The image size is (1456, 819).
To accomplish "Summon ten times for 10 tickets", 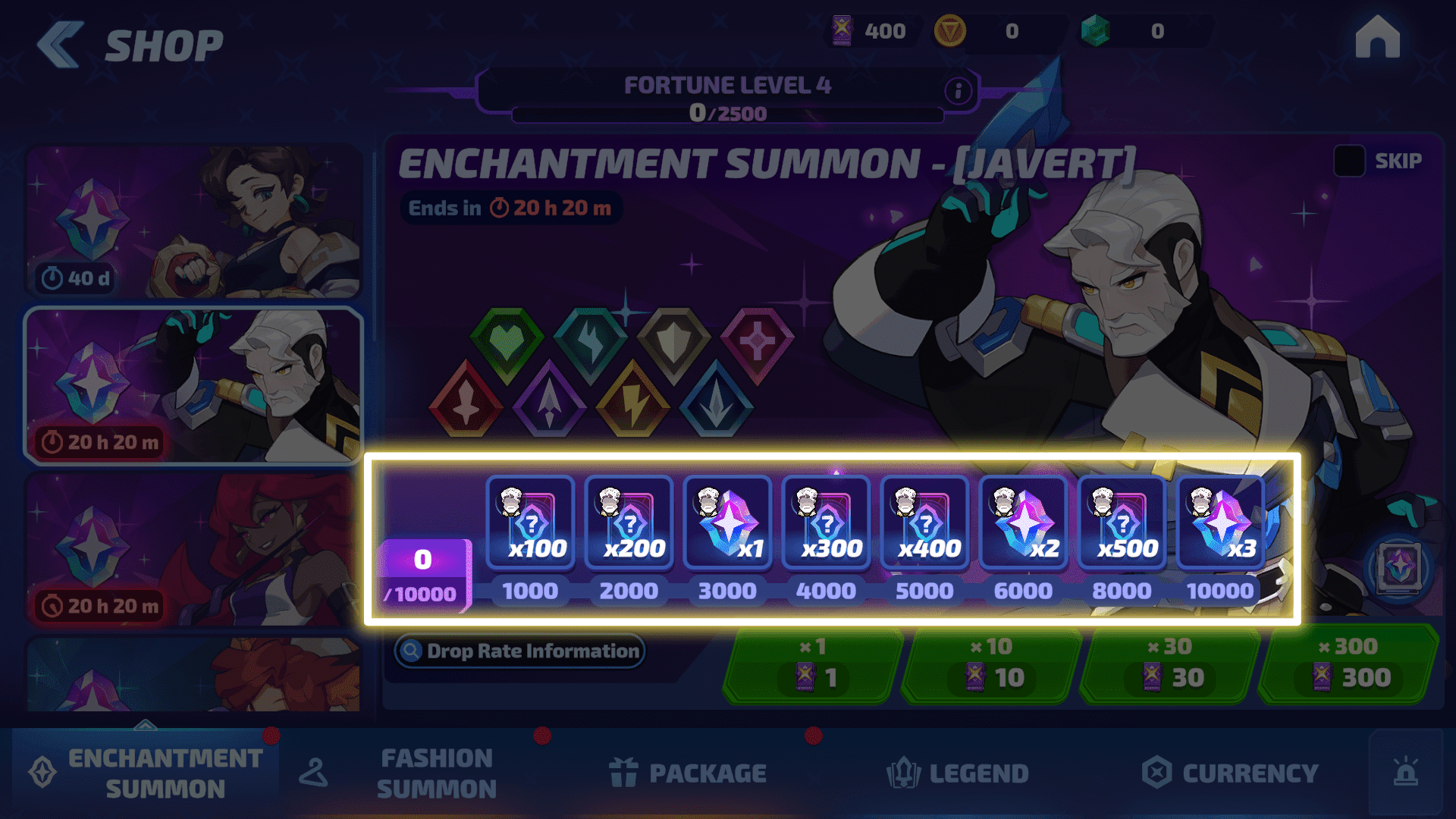I will pyautogui.click(x=992, y=665).
